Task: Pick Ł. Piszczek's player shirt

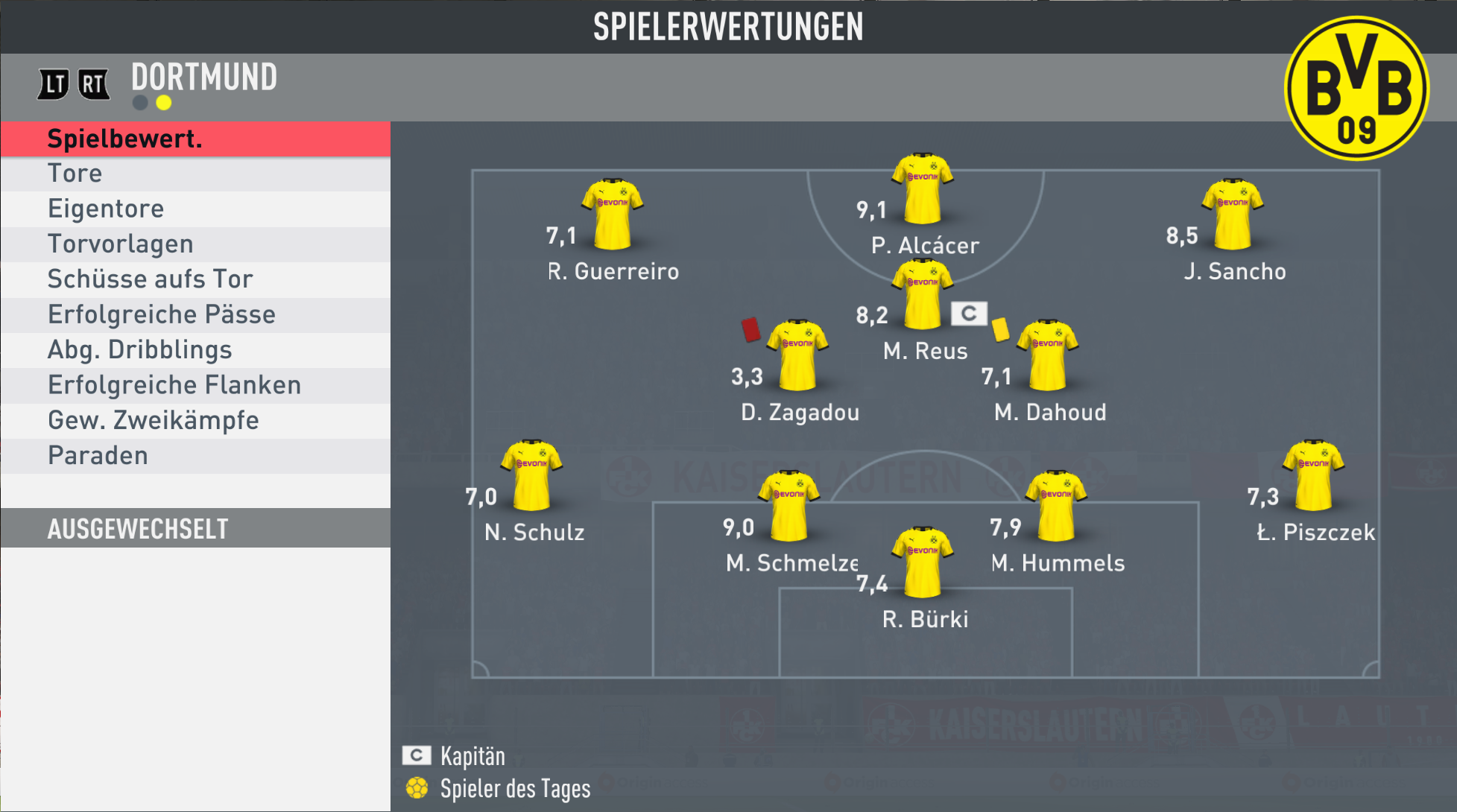Action: (x=1313, y=475)
